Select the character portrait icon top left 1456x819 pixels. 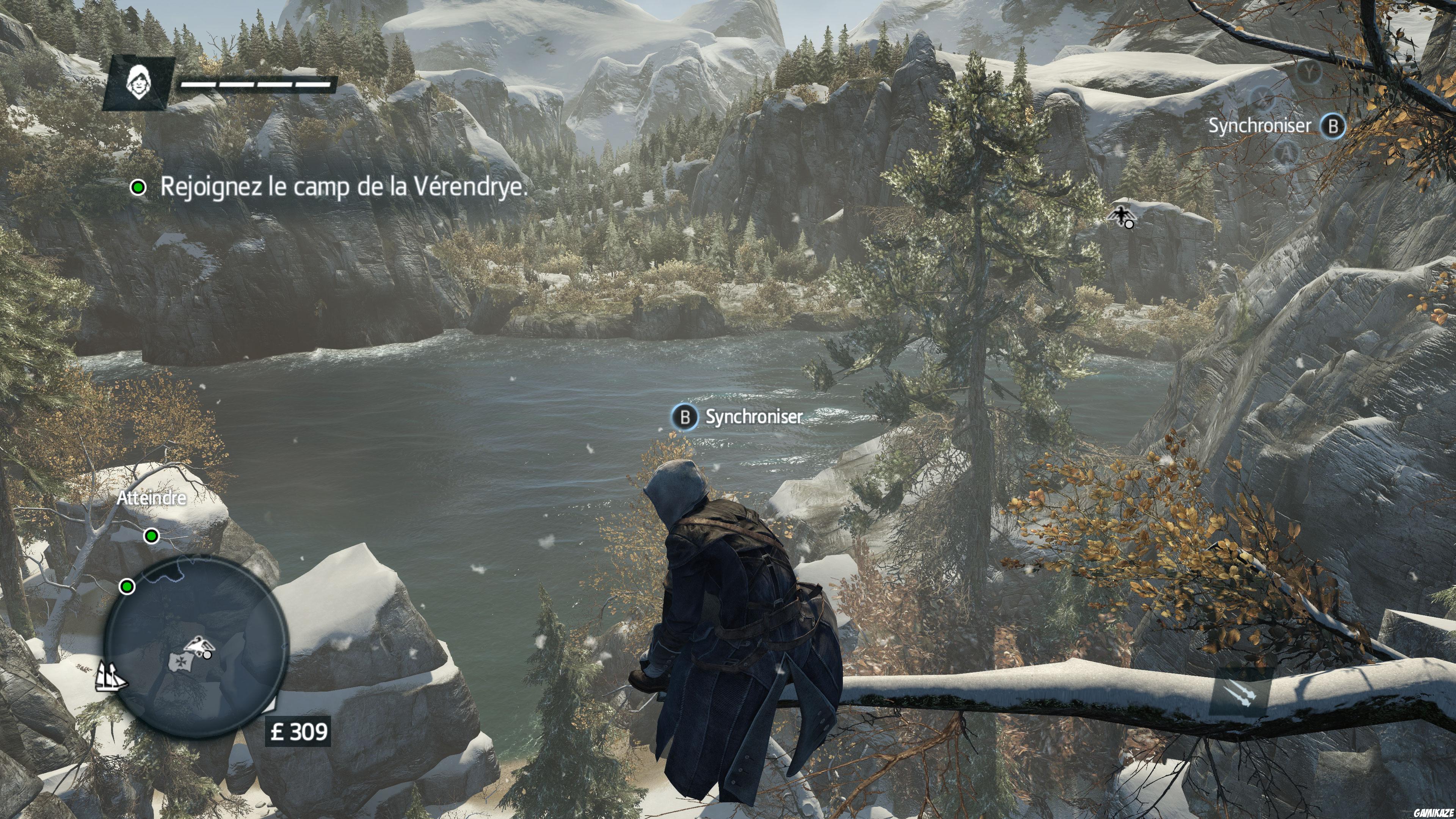click(140, 80)
